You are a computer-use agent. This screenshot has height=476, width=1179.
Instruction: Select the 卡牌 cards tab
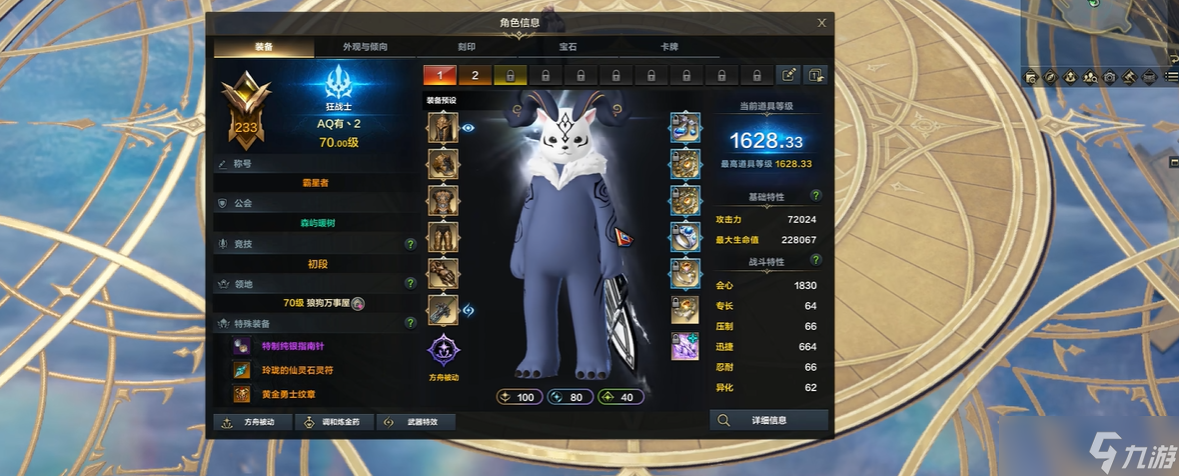(x=669, y=47)
